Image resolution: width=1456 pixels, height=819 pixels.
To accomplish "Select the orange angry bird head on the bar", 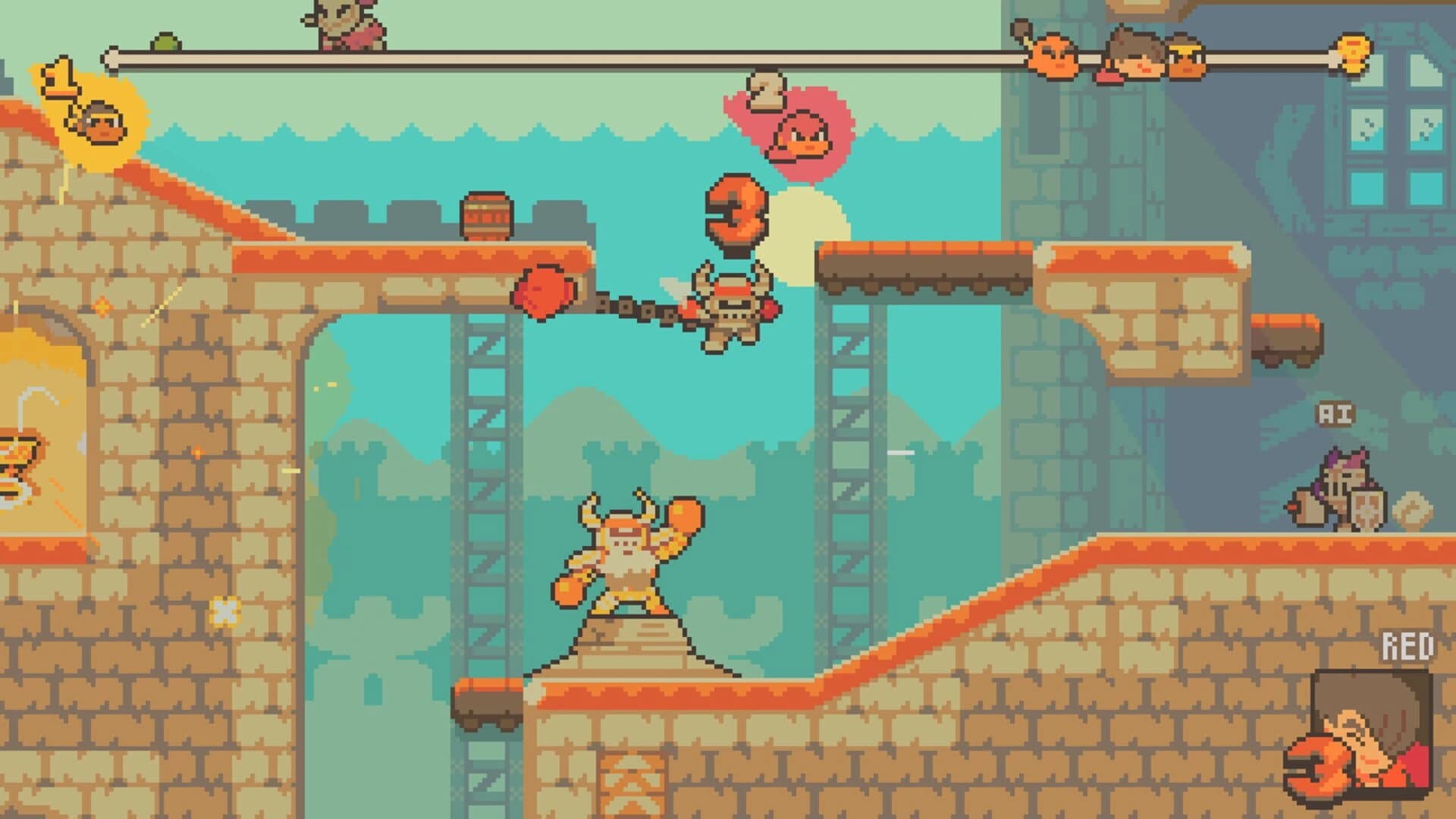I will coord(1053,57).
